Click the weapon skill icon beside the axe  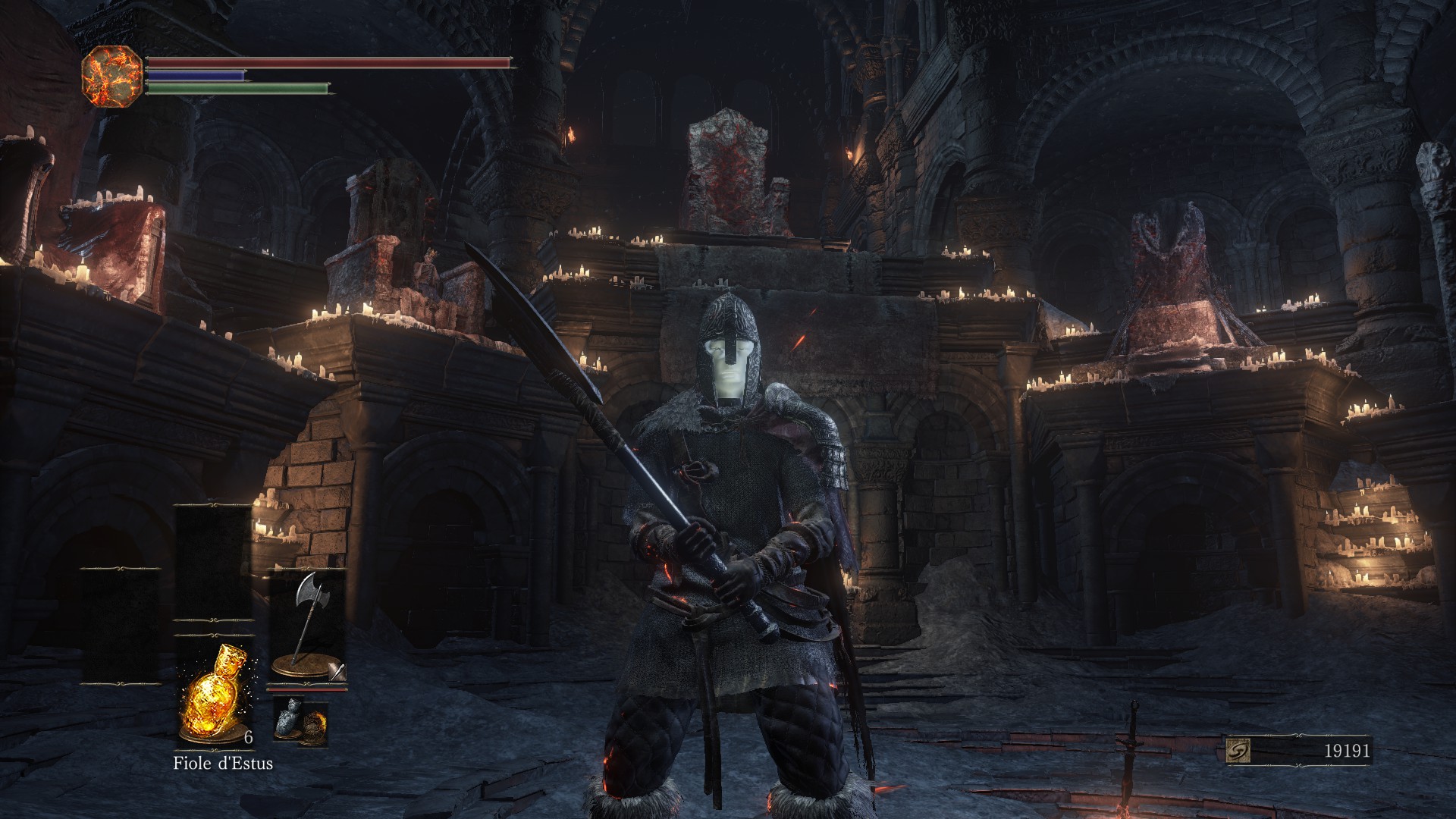point(337,671)
